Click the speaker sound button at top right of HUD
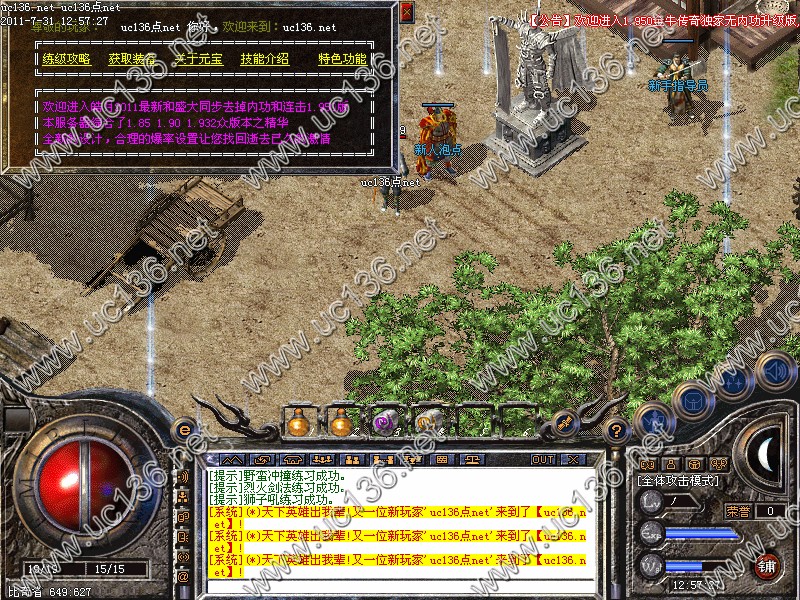The width and height of the screenshot is (800, 600). click(775, 370)
